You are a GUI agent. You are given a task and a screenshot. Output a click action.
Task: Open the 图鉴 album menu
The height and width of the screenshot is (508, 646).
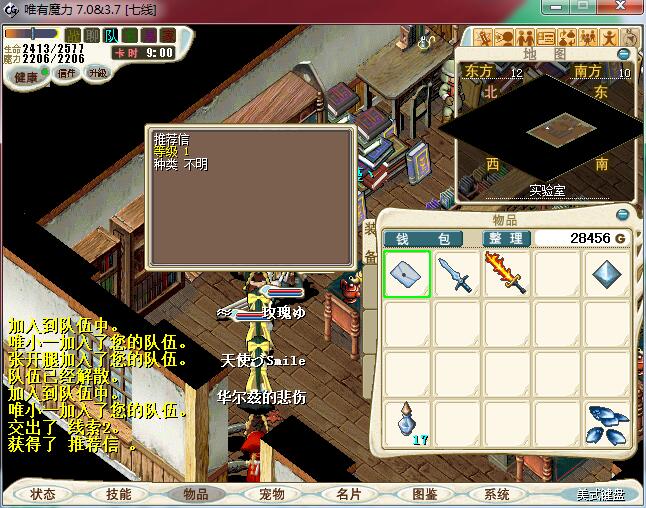pyautogui.click(x=423, y=494)
